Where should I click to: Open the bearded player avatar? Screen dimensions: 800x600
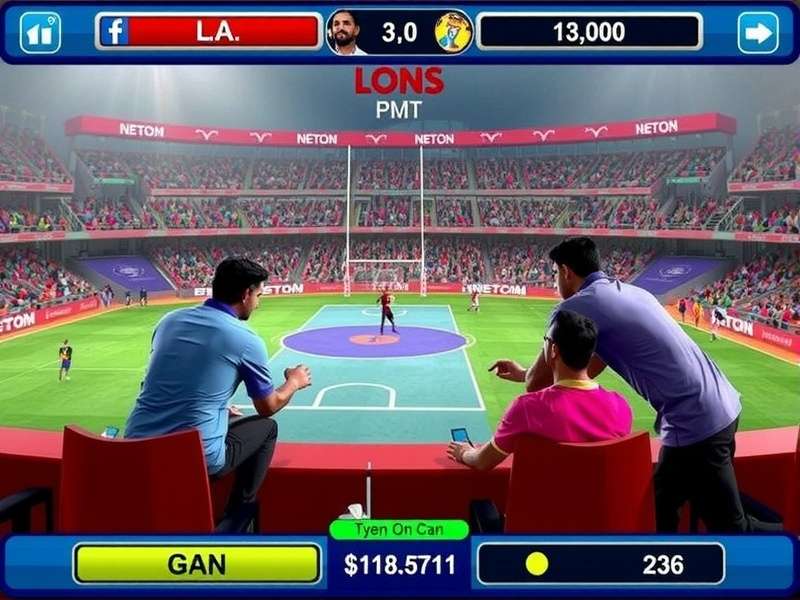click(346, 32)
